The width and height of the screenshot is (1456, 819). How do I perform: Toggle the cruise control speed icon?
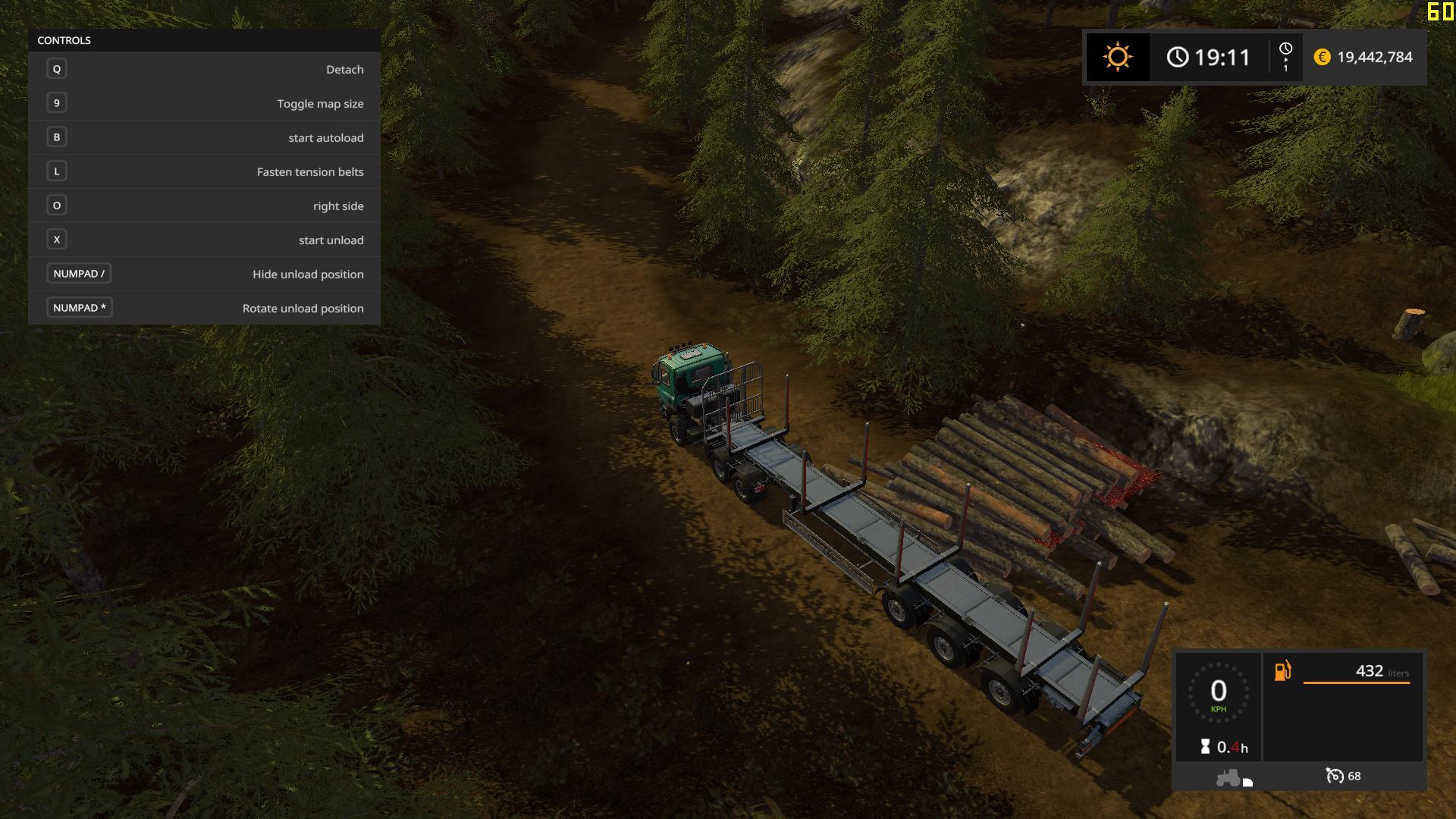(1334, 776)
